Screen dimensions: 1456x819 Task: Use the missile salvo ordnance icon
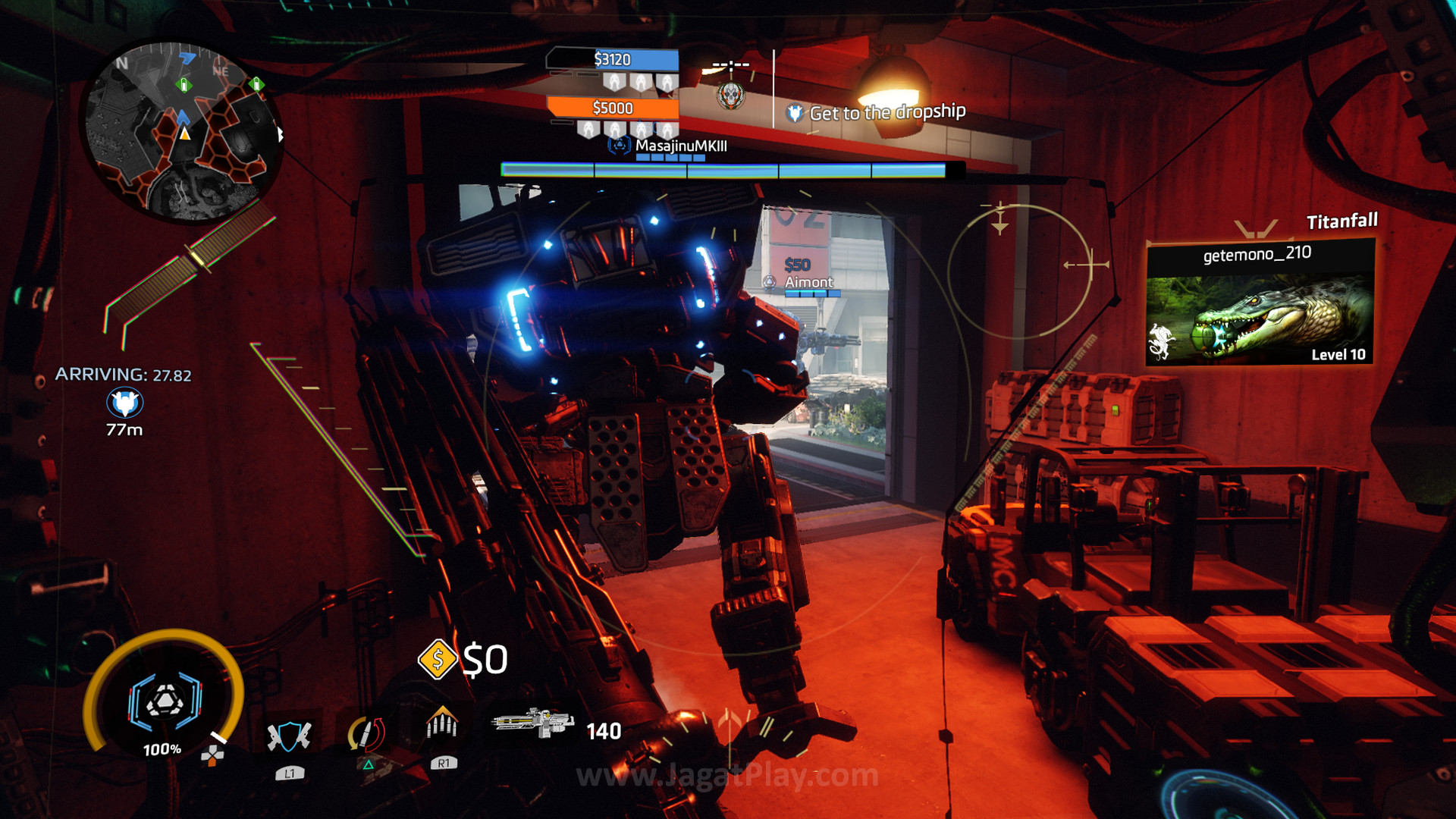443,725
